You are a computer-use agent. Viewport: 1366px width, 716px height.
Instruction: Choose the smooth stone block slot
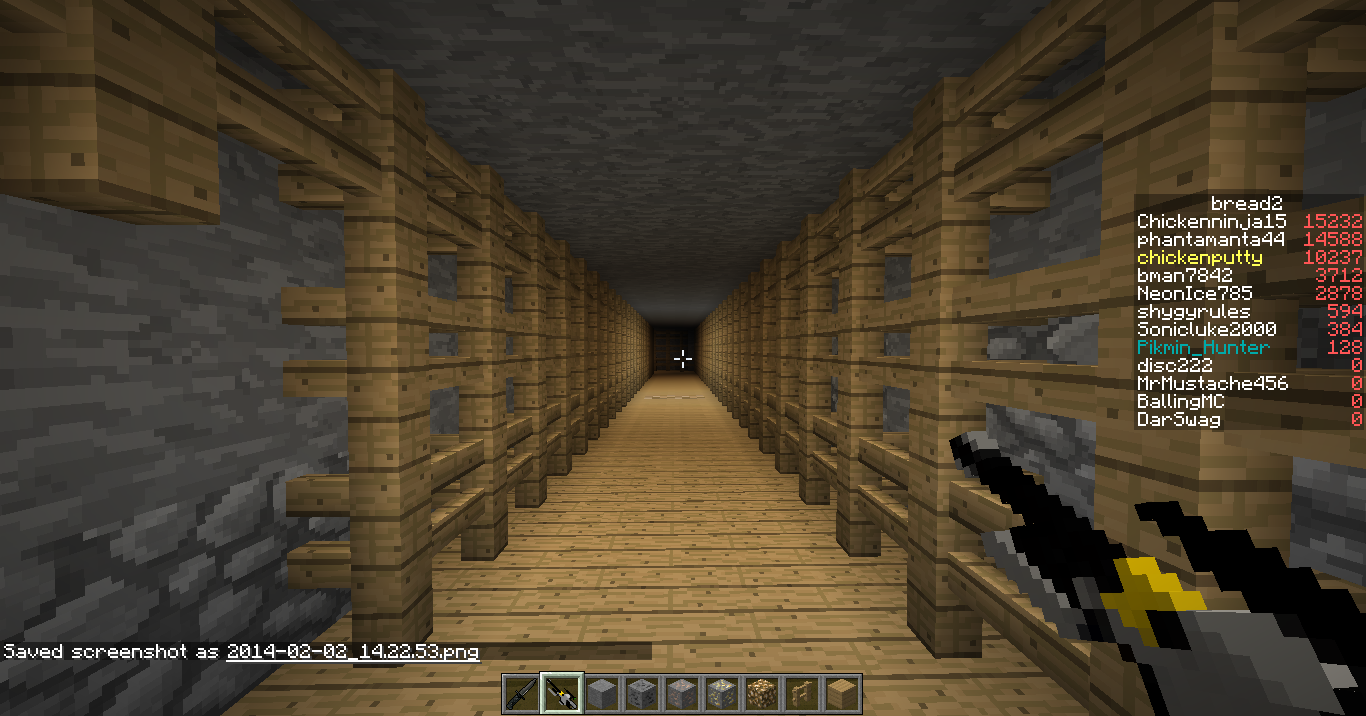(x=601, y=693)
